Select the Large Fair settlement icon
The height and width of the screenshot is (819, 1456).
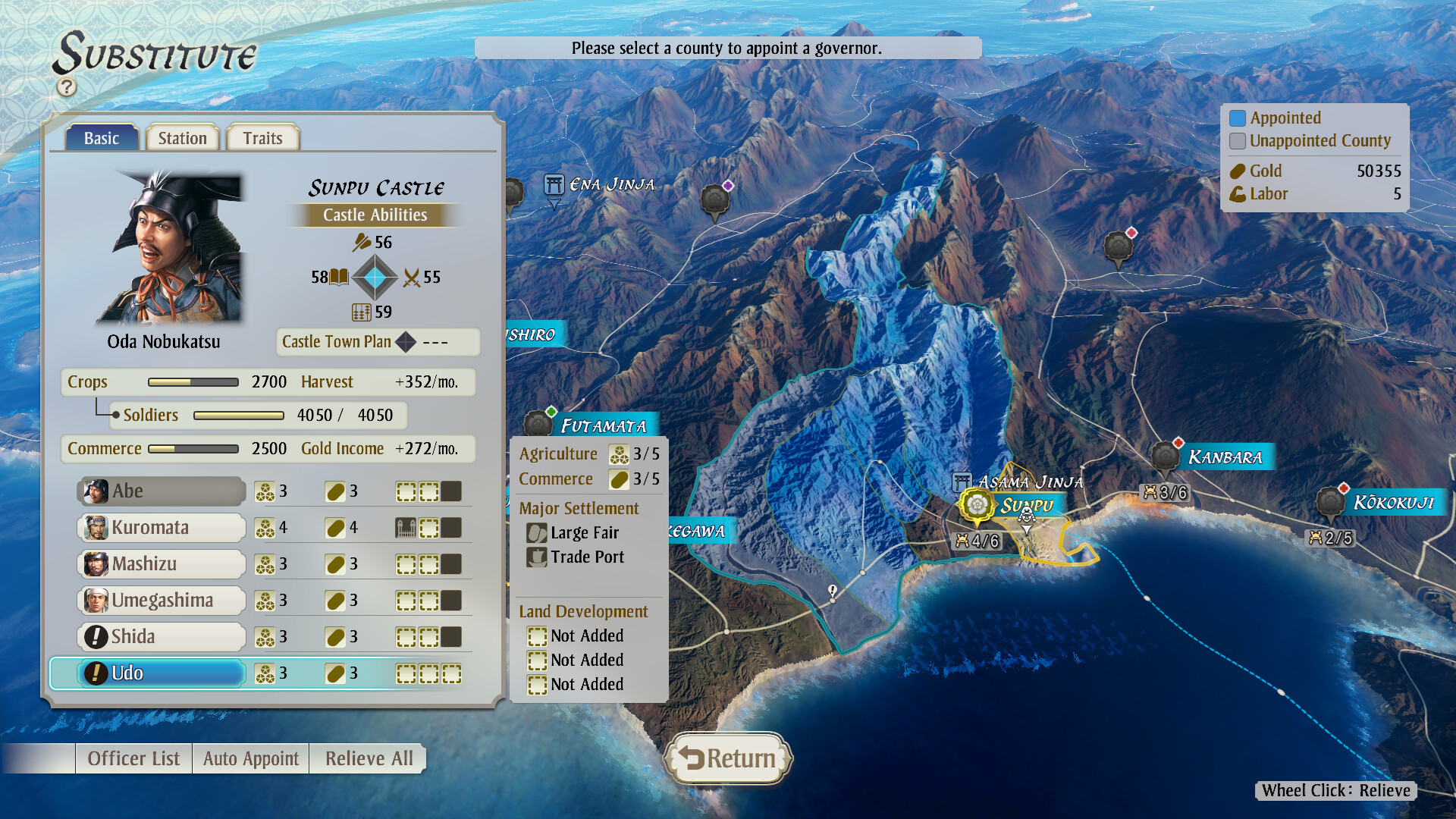tap(538, 533)
